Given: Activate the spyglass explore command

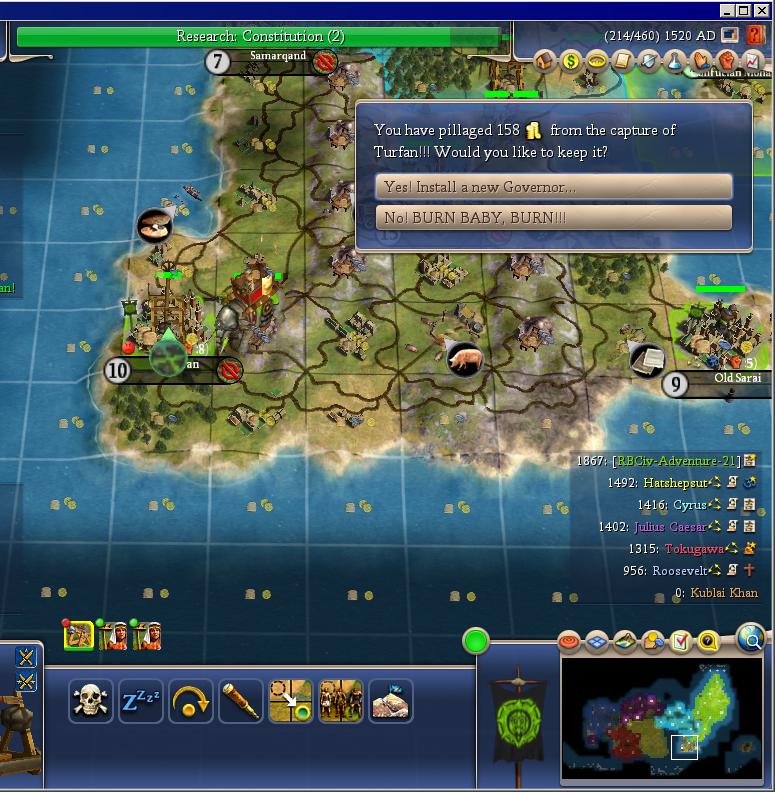Looking at the screenshot, I should [x=241, y=701].
